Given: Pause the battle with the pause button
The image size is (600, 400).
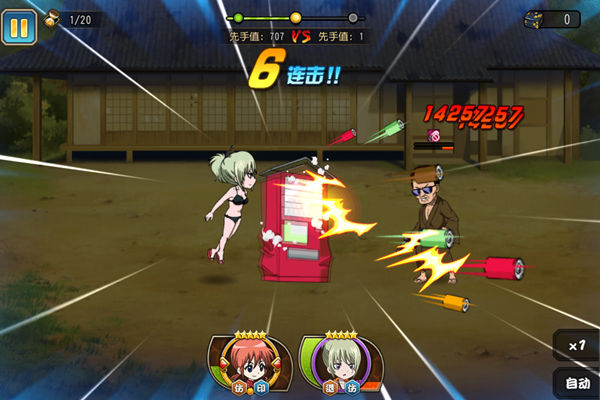Looking at the screenshot, I should click(x=19, y=26).
